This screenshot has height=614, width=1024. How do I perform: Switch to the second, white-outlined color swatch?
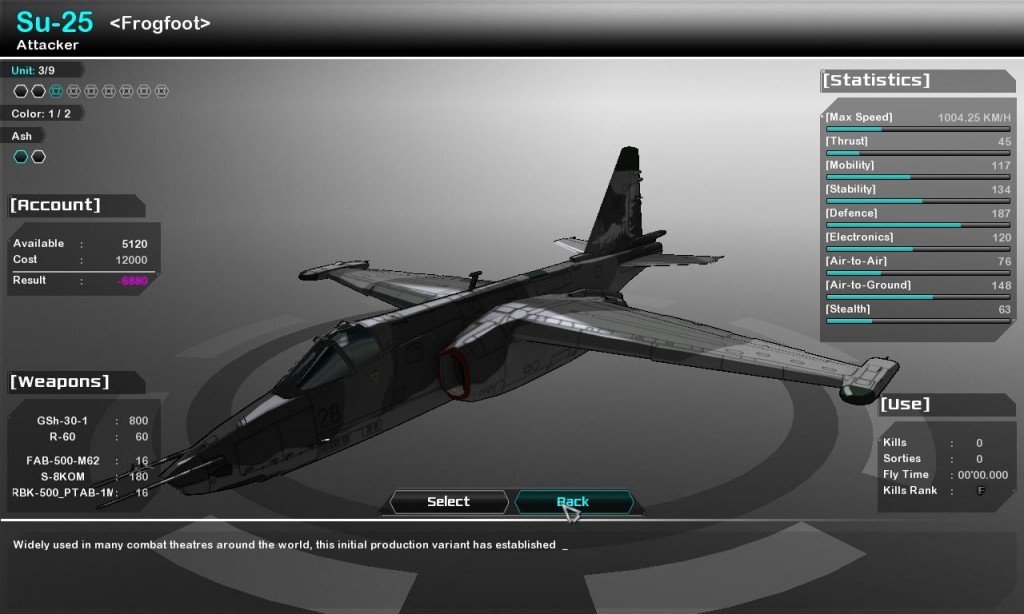point(38,157)
